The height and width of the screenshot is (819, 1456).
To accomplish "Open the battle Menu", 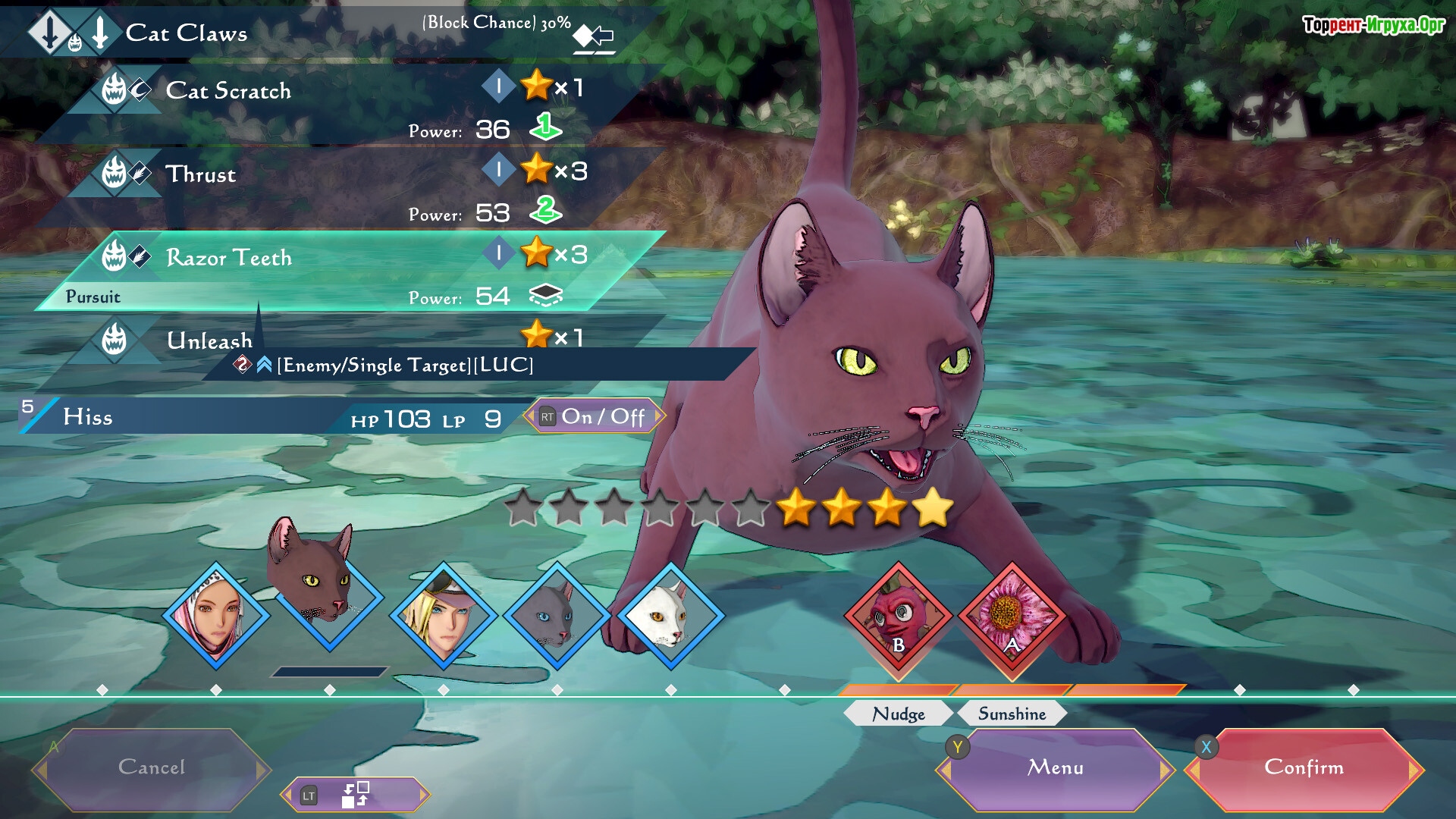I will click(x=1055, y=768).
